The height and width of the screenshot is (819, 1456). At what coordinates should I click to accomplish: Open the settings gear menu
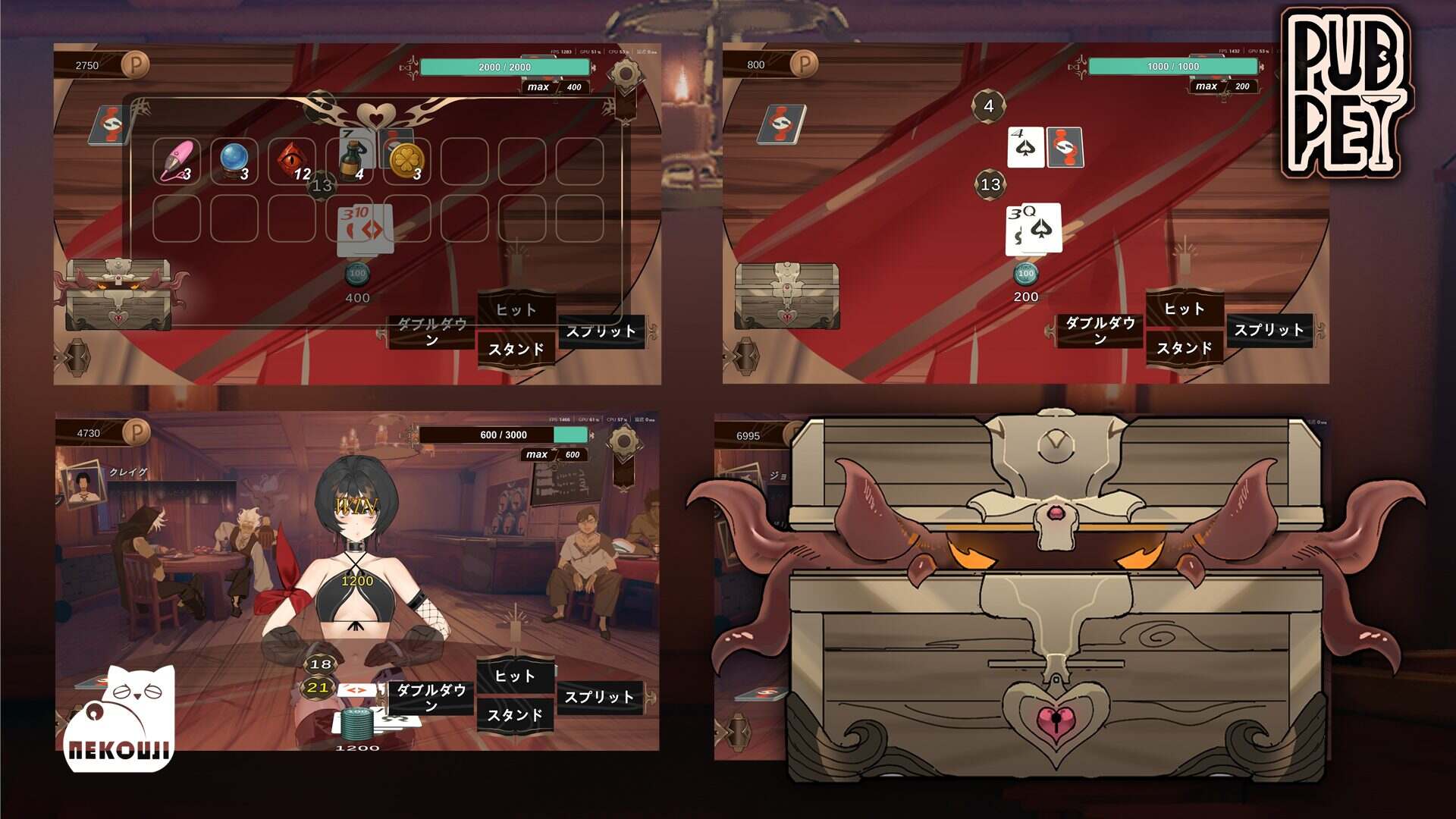(625, 74)
